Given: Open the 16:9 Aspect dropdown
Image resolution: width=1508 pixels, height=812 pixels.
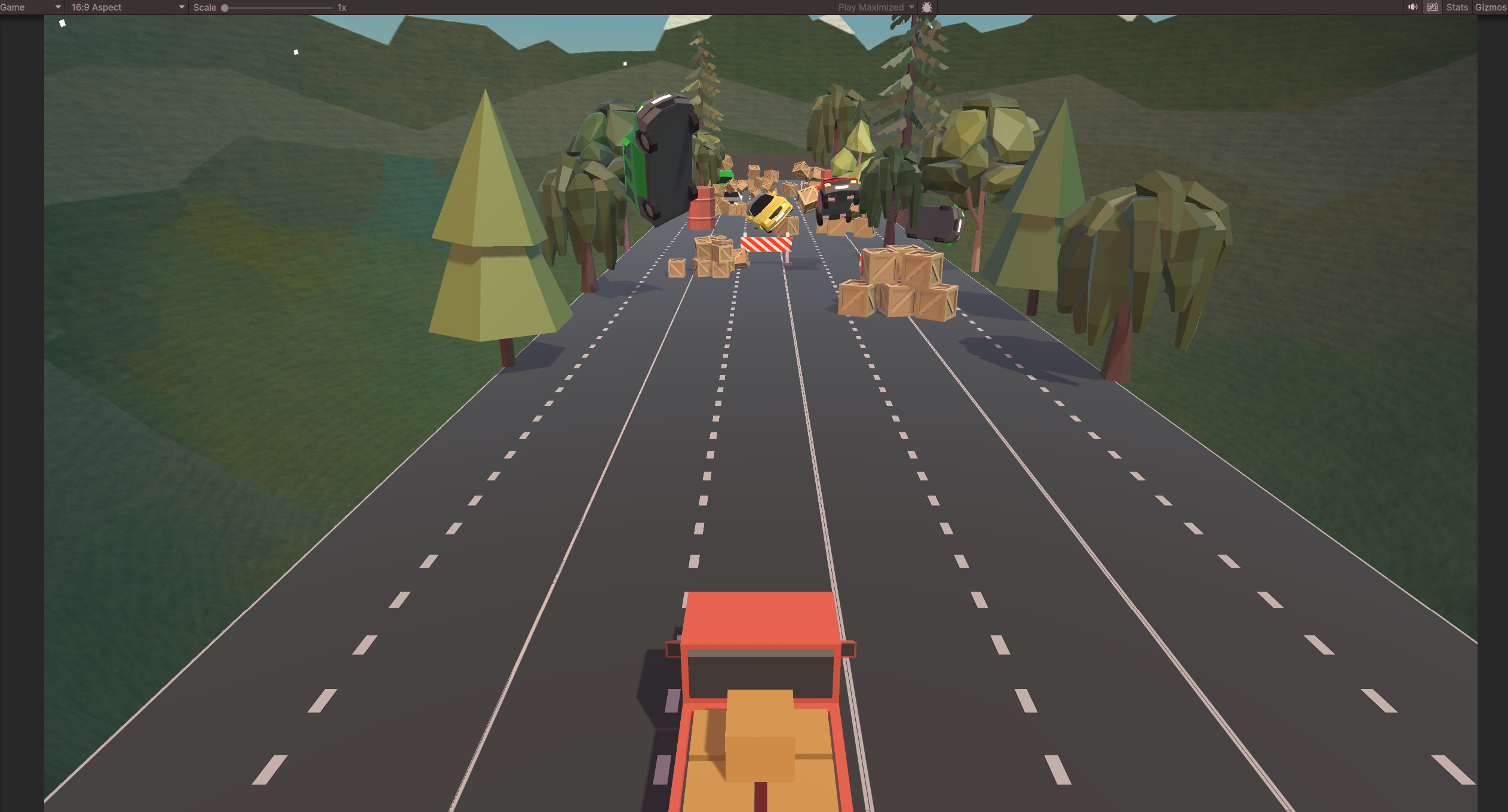Looking at the screenshot, I should coord(127,7).
